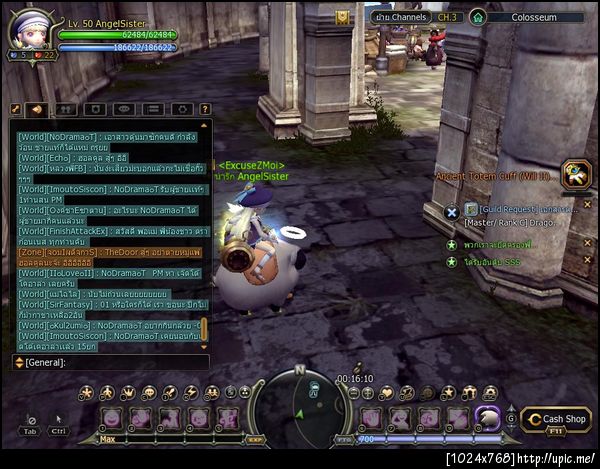Activate the highlighted white skill slot
The image size is (600, 469).
tap(488, 417)
